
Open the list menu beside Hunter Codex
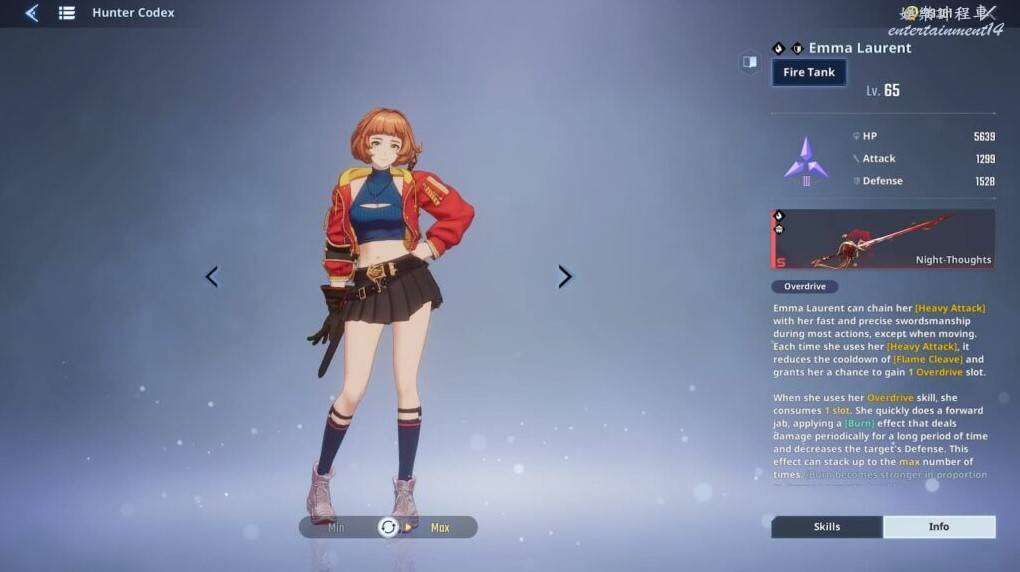(x=67, y=13)
